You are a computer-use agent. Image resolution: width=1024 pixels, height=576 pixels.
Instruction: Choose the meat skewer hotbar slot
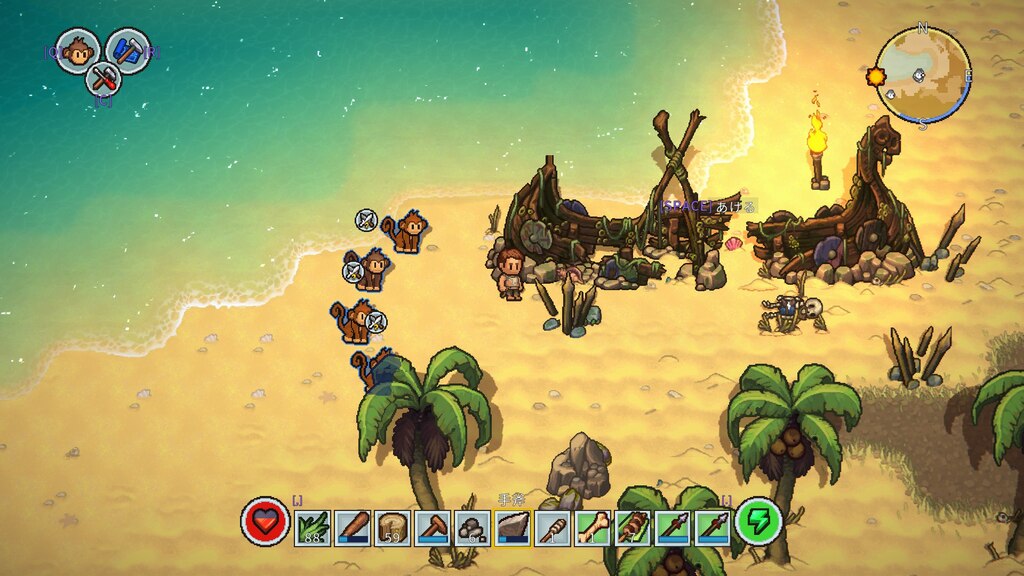[632, 527]
